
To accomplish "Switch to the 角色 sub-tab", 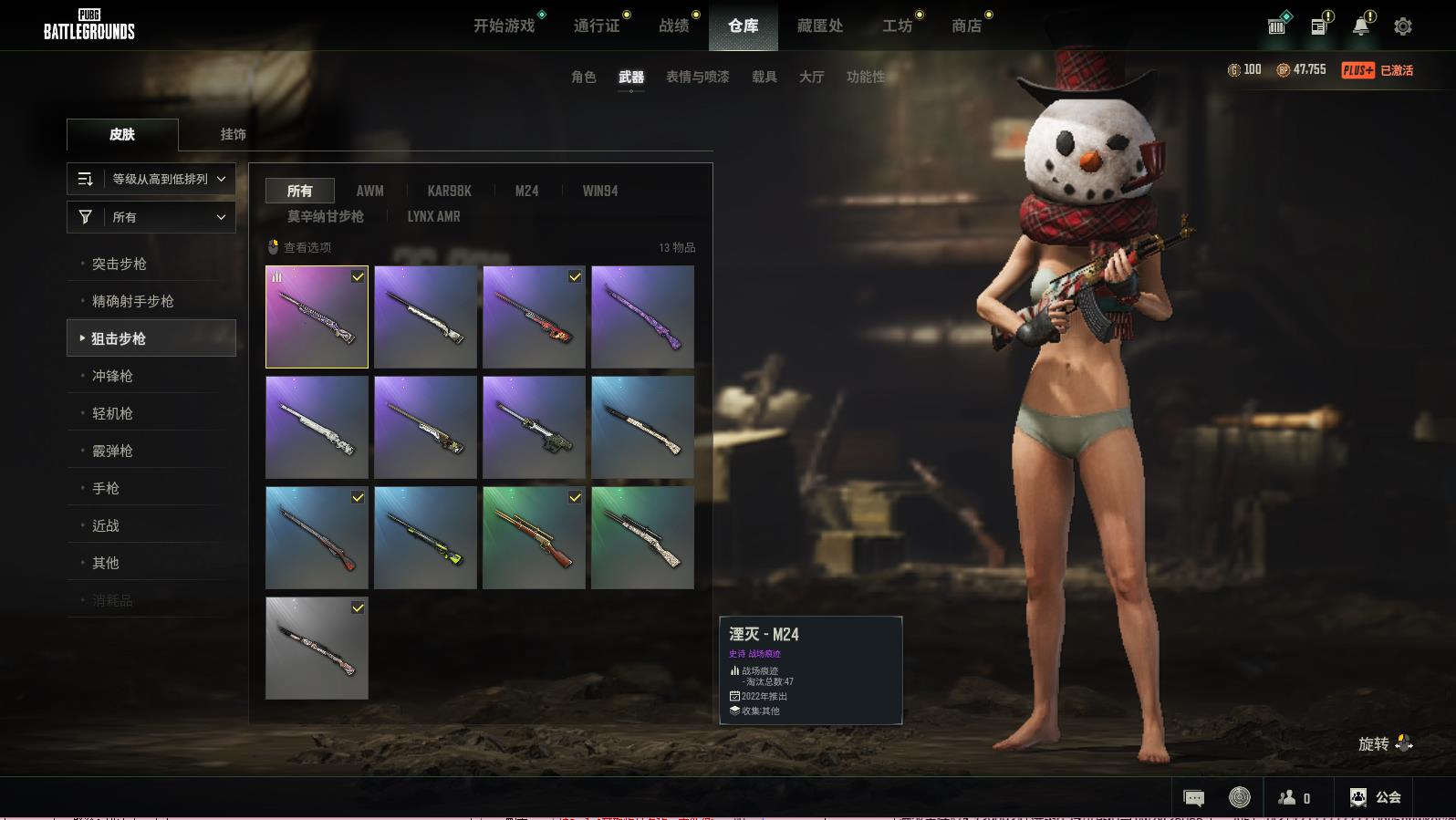I will coord(583,77).
